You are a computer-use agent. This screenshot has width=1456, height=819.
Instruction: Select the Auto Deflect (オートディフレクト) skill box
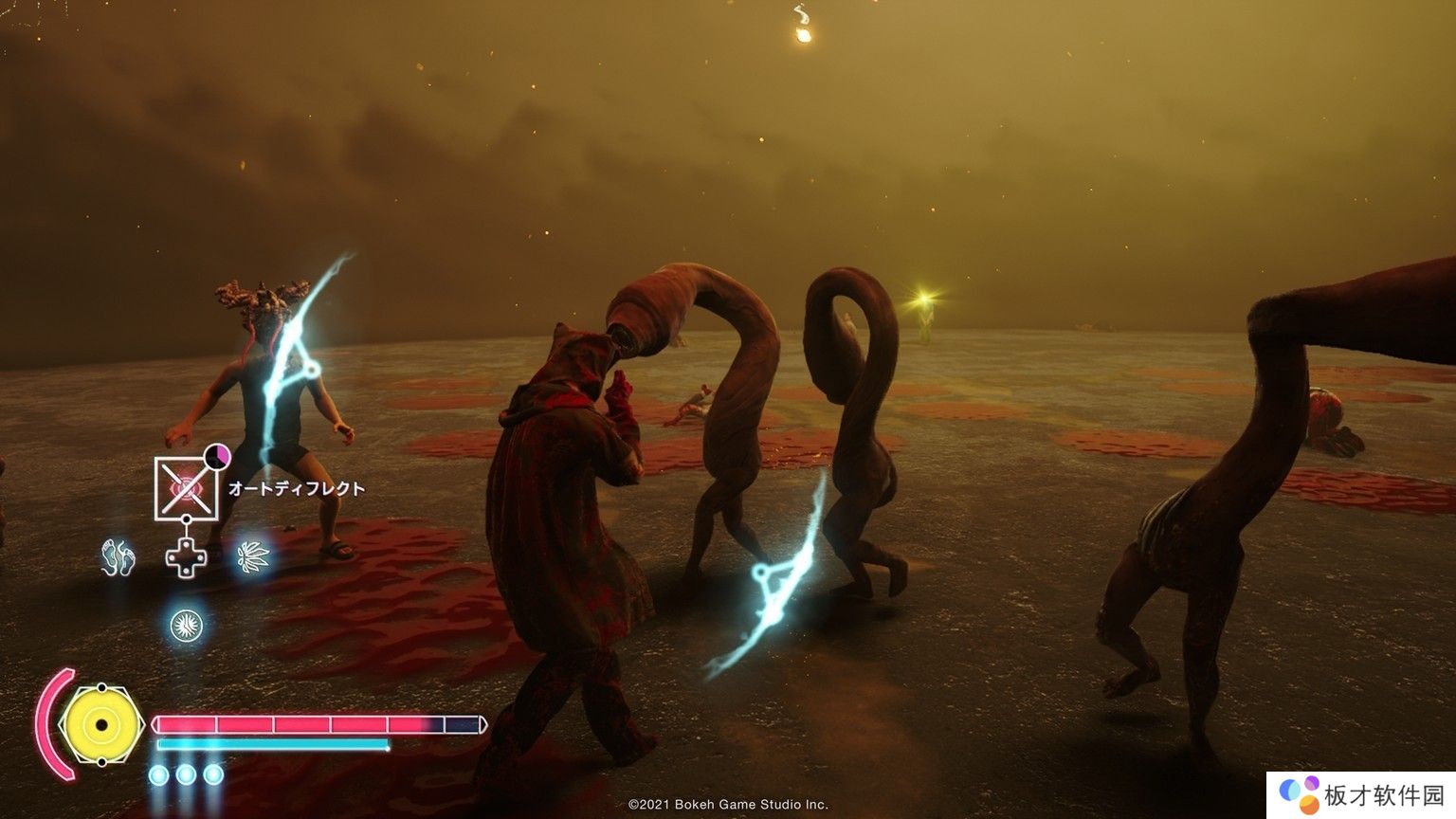187,488
